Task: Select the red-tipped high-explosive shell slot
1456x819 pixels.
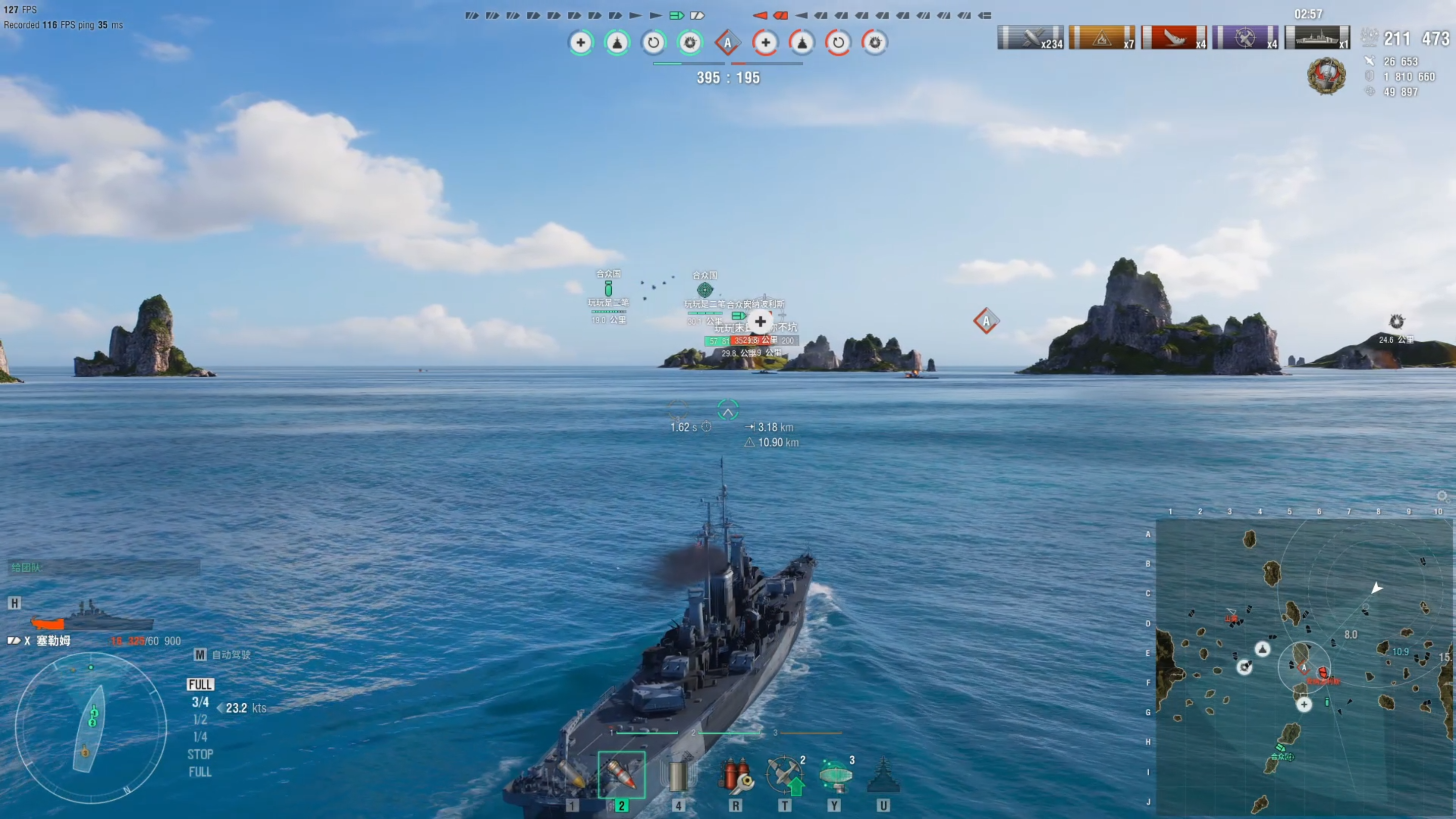Action: tap(621, 775)
